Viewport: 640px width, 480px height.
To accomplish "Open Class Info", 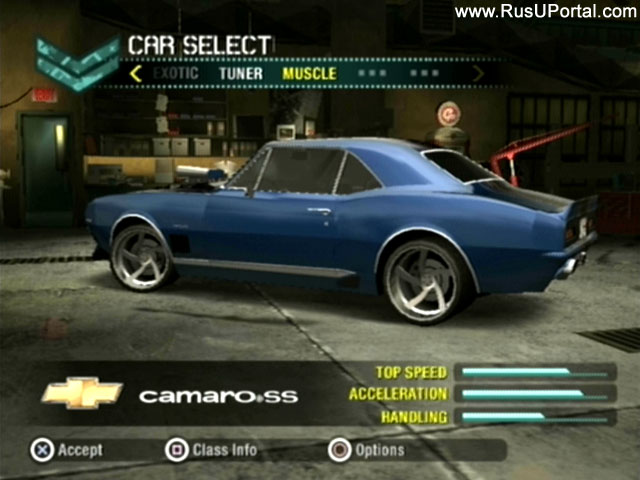I will 211,450.
